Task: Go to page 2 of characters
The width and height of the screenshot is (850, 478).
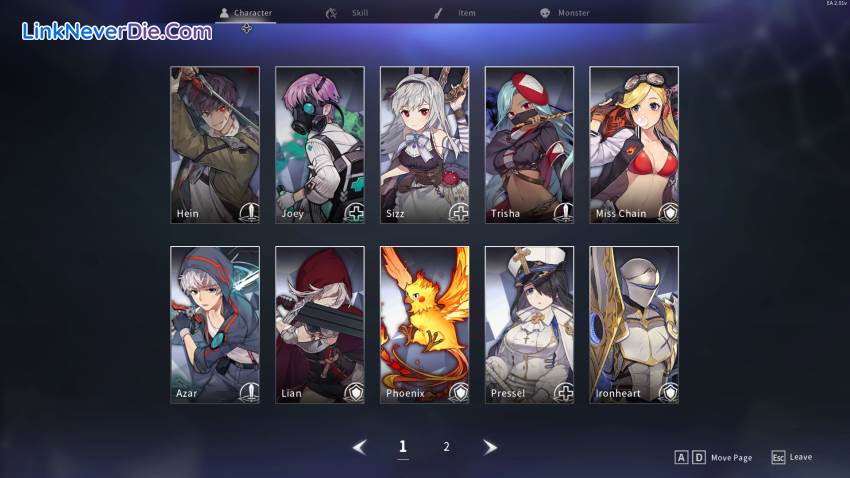Action: pyautogui.click(x=446, y=447)
